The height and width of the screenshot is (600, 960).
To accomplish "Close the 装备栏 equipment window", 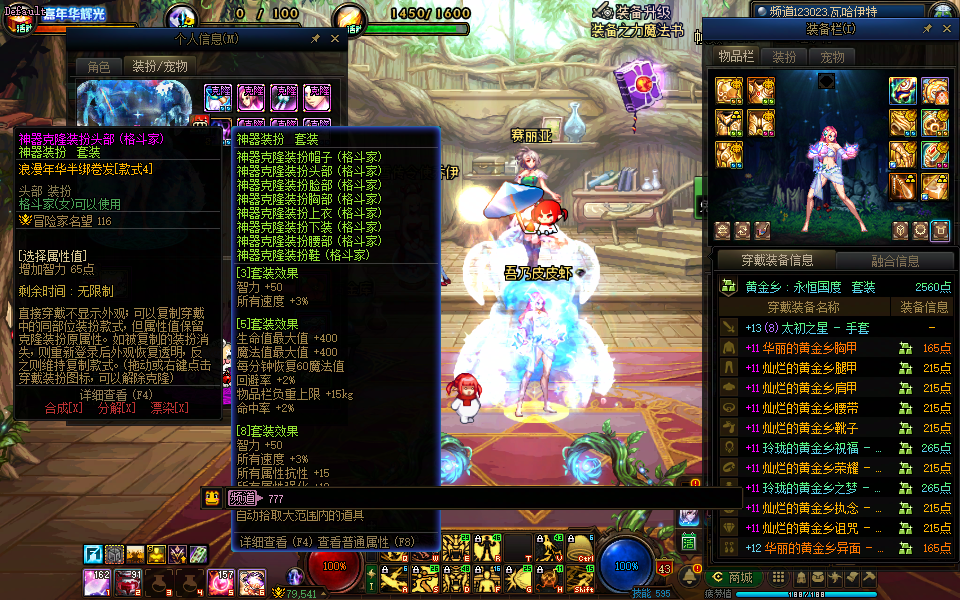I will coord(945,30).
